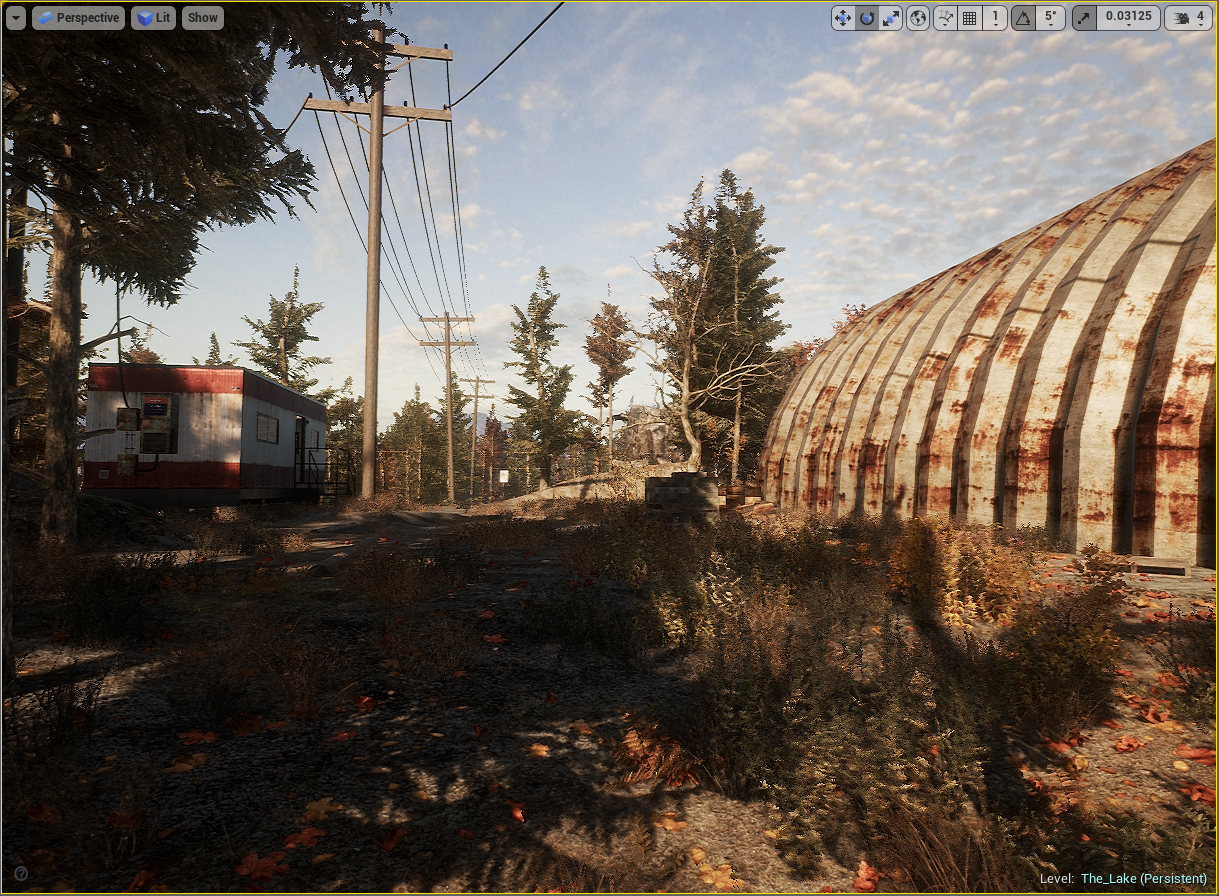
Task: Open the Lit view mode menu
Action: pyautogui.click(x=153, y=18)
